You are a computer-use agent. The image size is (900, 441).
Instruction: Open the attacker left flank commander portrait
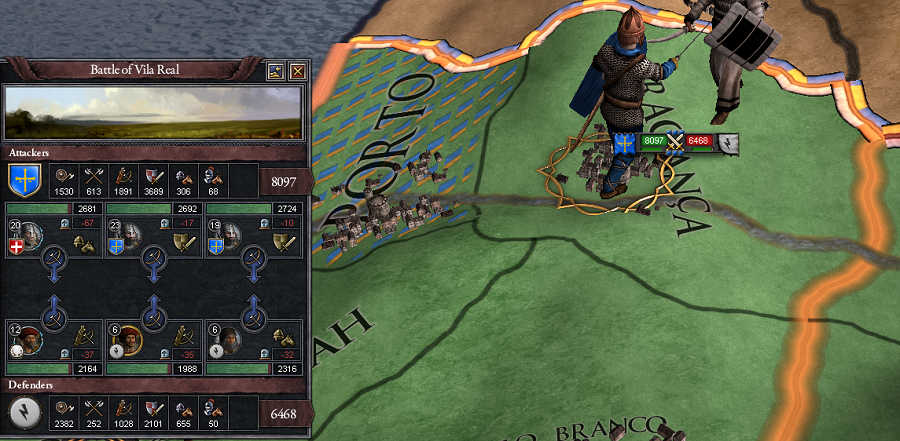pyautogui.click(x=29, y=238)
